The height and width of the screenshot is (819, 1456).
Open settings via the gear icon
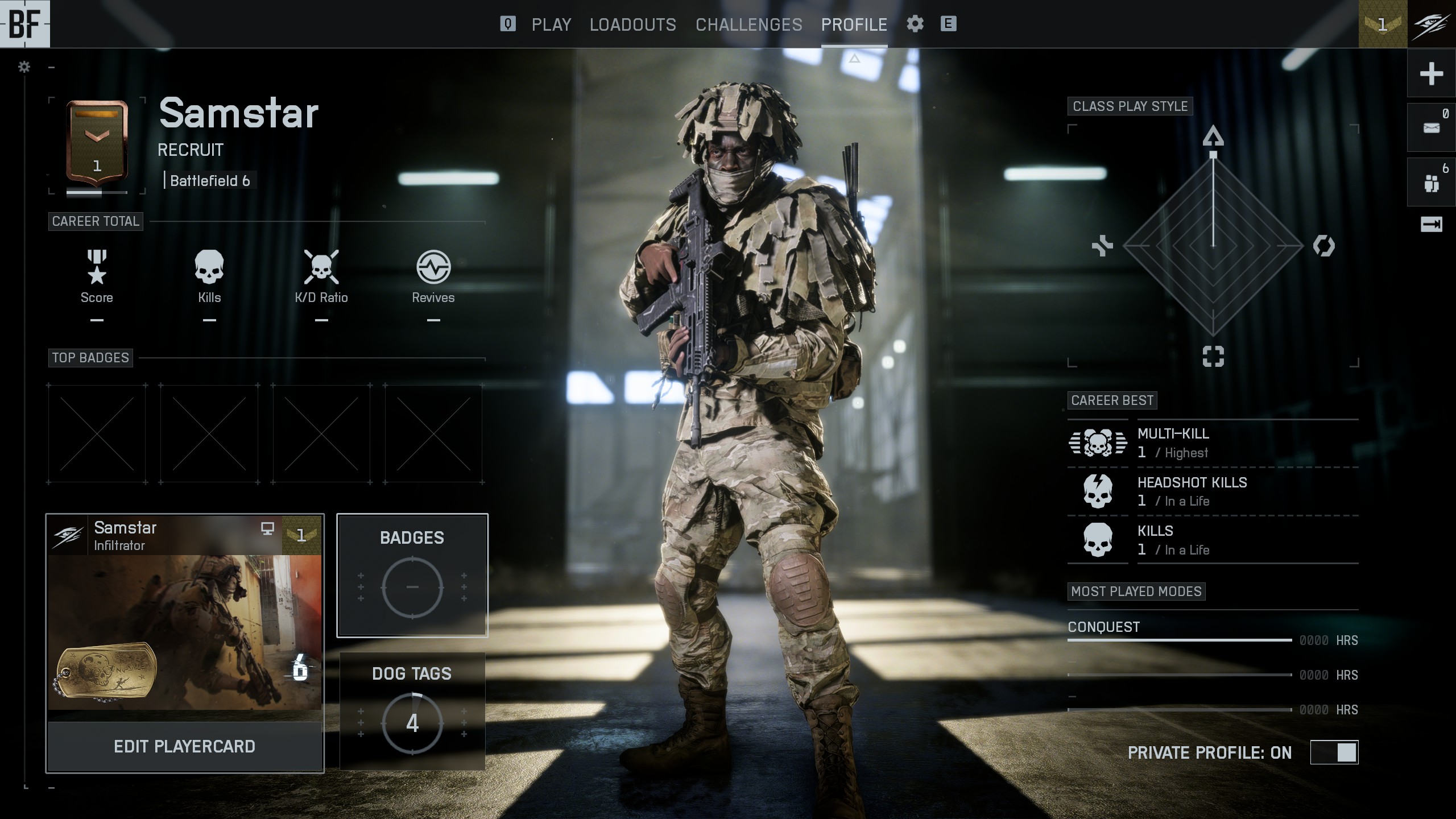click(915, 24)
